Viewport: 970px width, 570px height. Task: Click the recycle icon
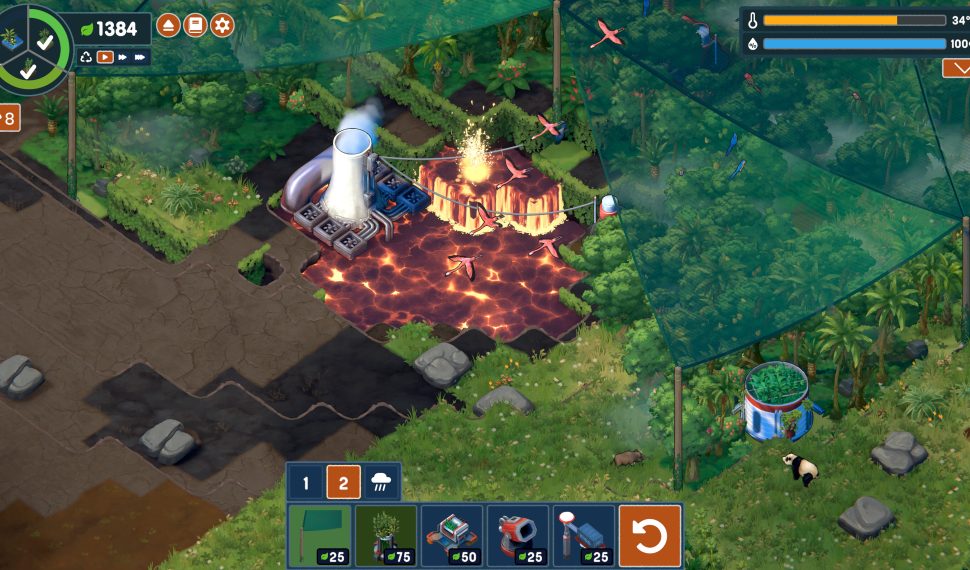pos(86,57)
